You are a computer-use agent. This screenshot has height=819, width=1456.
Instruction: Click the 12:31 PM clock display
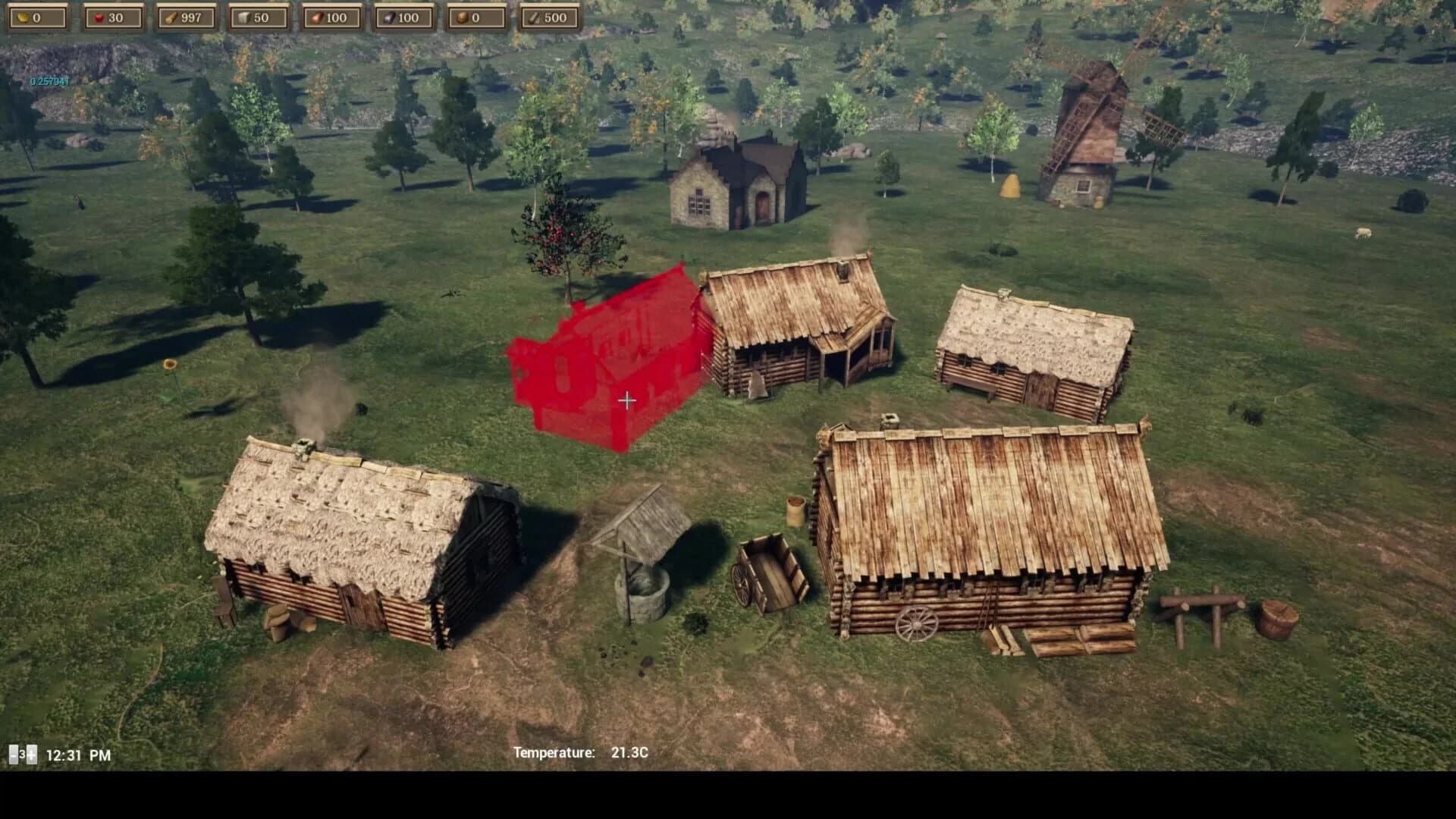(78, 755)
